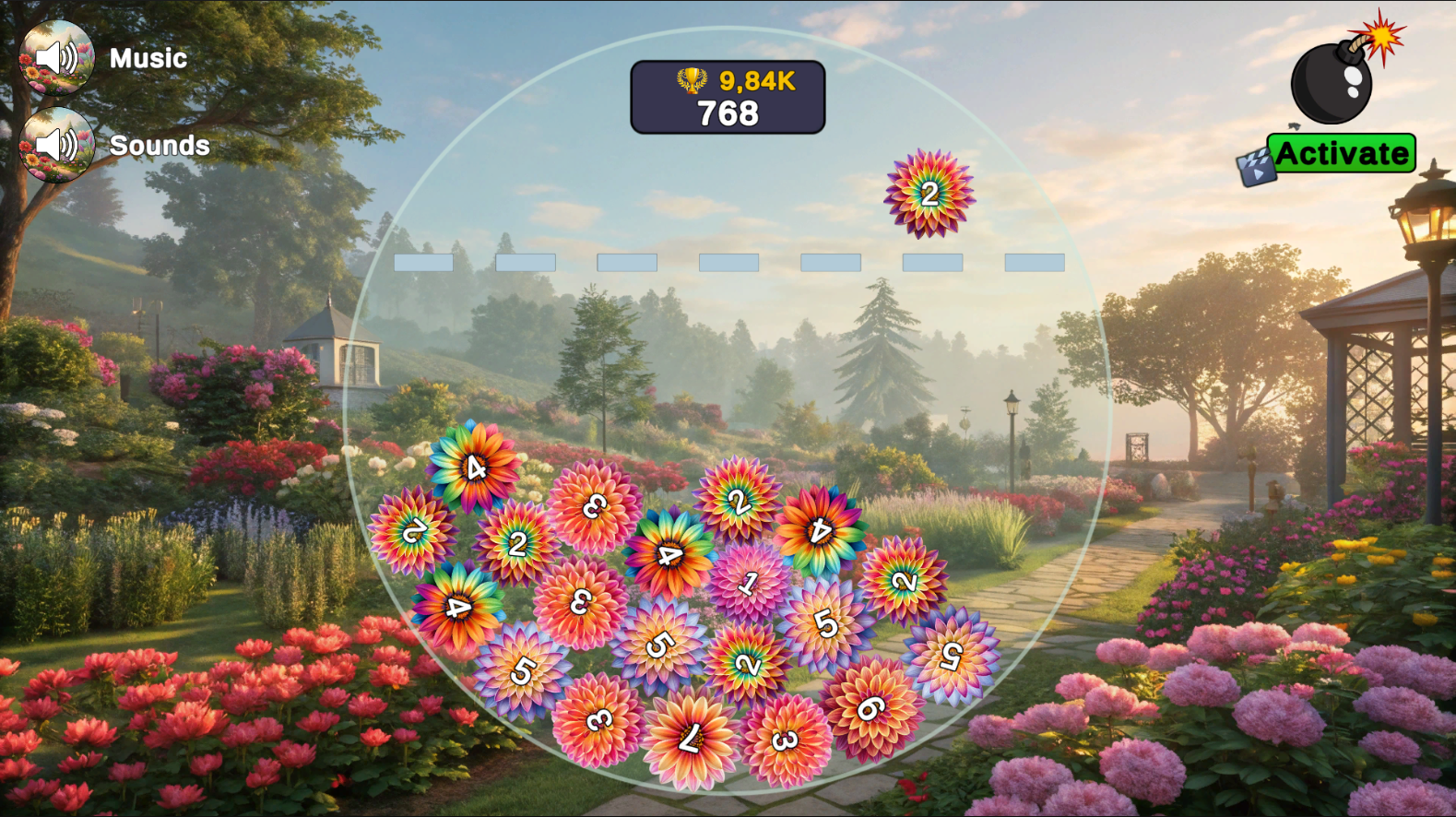Click the gold trophy score icon
The width and height of the screenshot is (1456, 817).
(692, 82)
